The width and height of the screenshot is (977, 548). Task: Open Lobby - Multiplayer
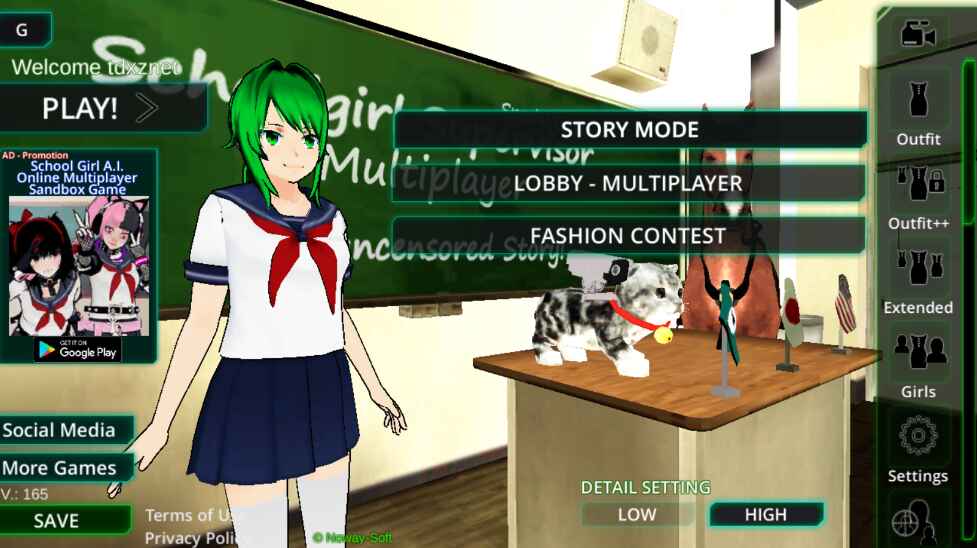click(x=628, y=183)
